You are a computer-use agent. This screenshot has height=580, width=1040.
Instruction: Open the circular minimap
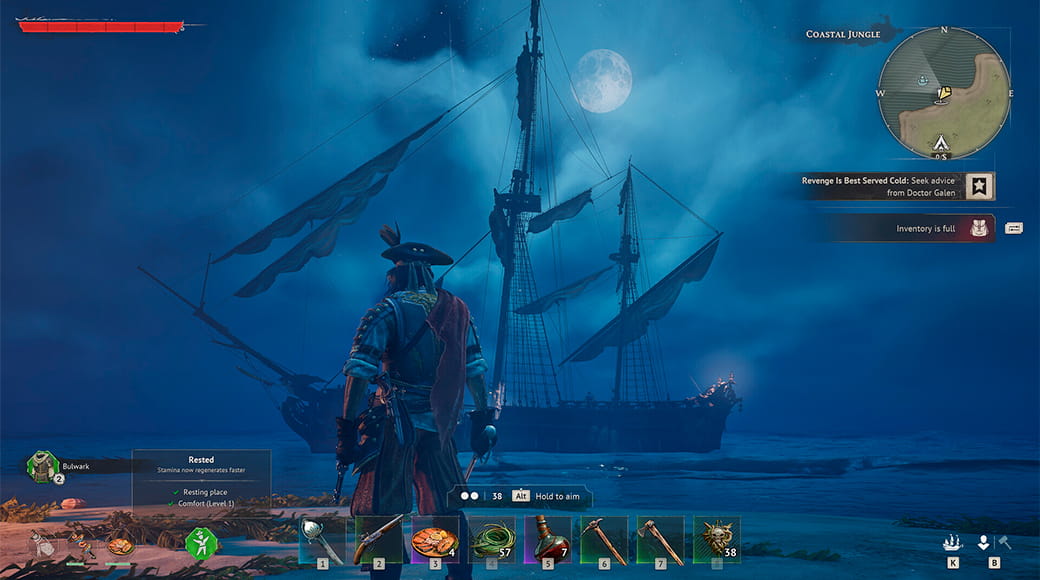click(x=944, y=93)
